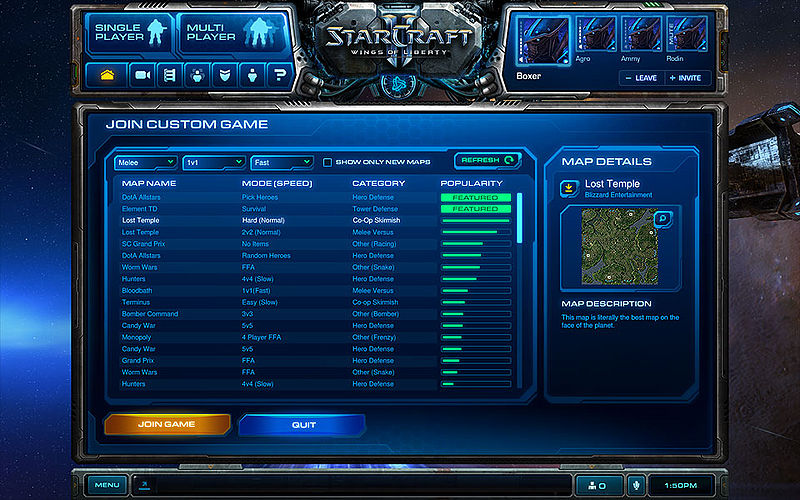Open the Melee filter dropdown
The image size is (800, 500).
(146, 162)
